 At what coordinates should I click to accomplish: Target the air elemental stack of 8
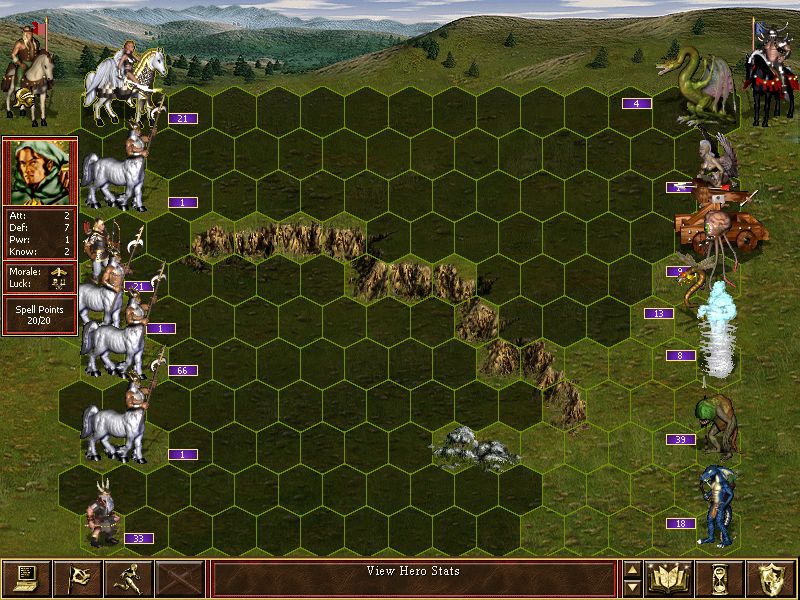pyautogui.click(x=717, y=330)
